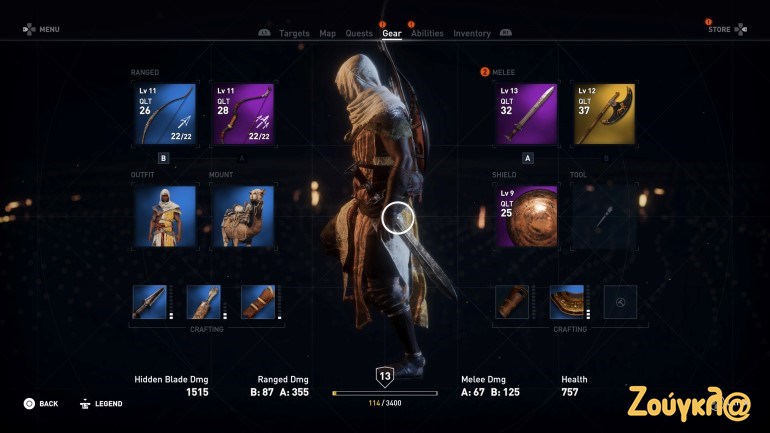Open the empty Tool slot

605,216
